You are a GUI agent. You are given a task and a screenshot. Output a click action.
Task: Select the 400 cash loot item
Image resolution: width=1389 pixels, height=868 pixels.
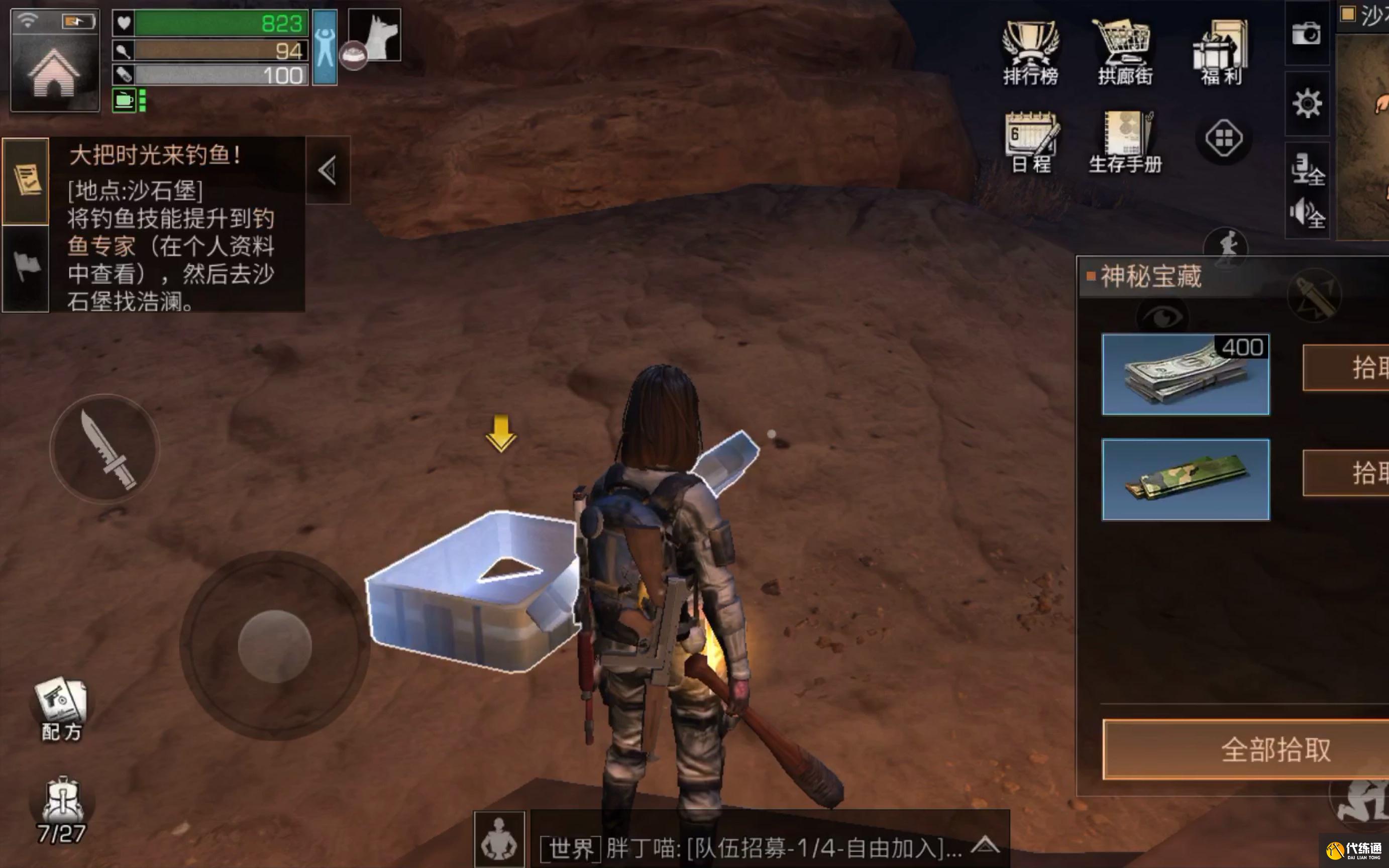coord(1185,374)
